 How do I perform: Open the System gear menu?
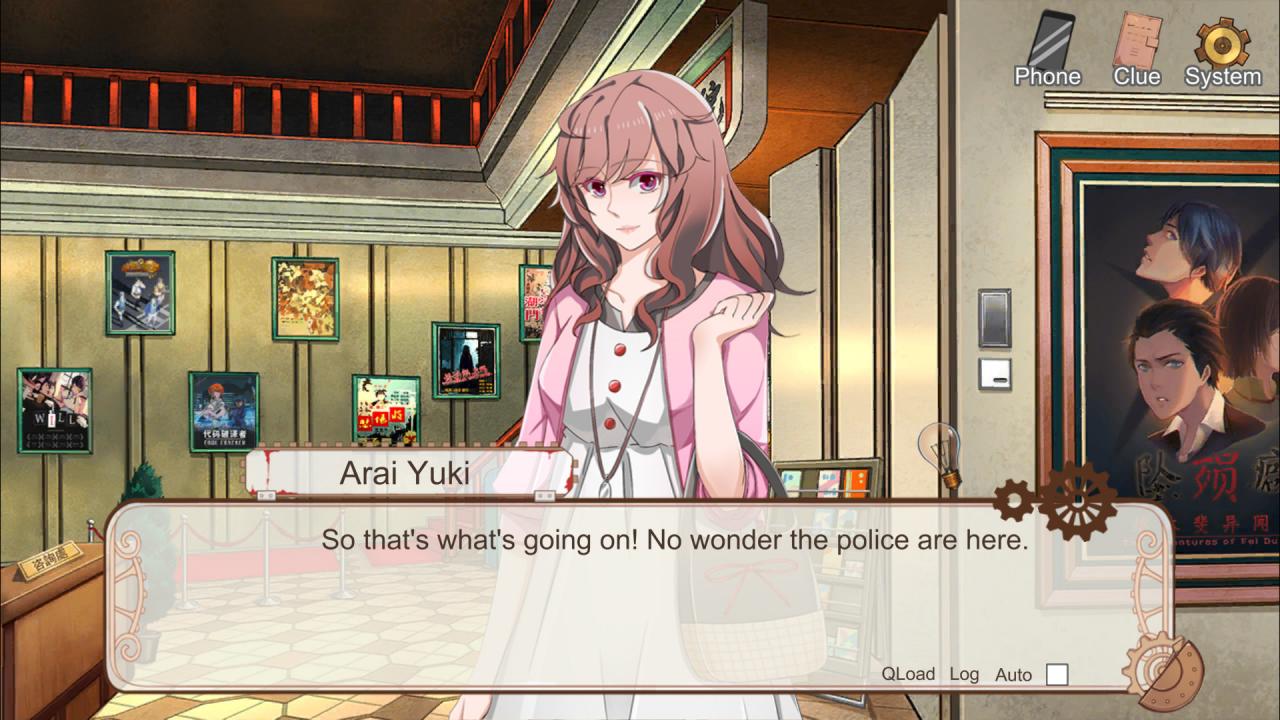(x=1222, y=48)
